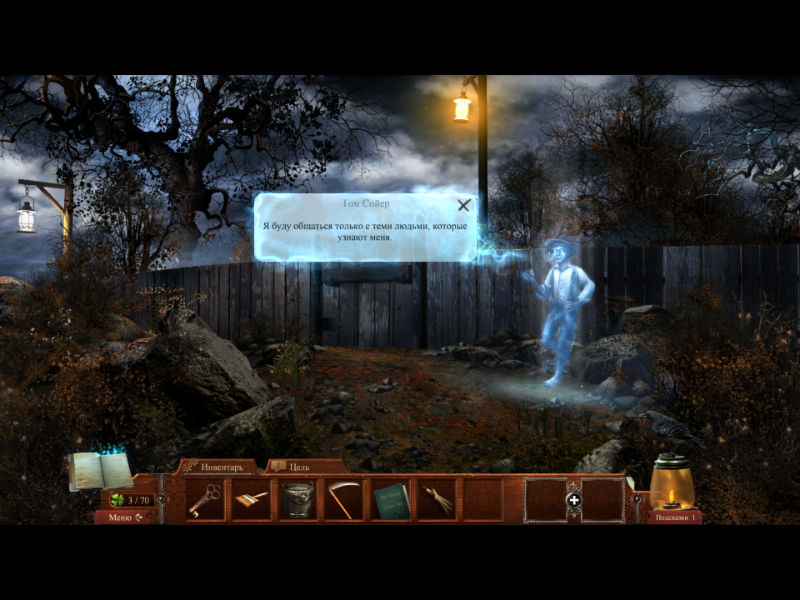Select the keys in the inventory
The image size is (800, 600).
(x=206, y=499)
